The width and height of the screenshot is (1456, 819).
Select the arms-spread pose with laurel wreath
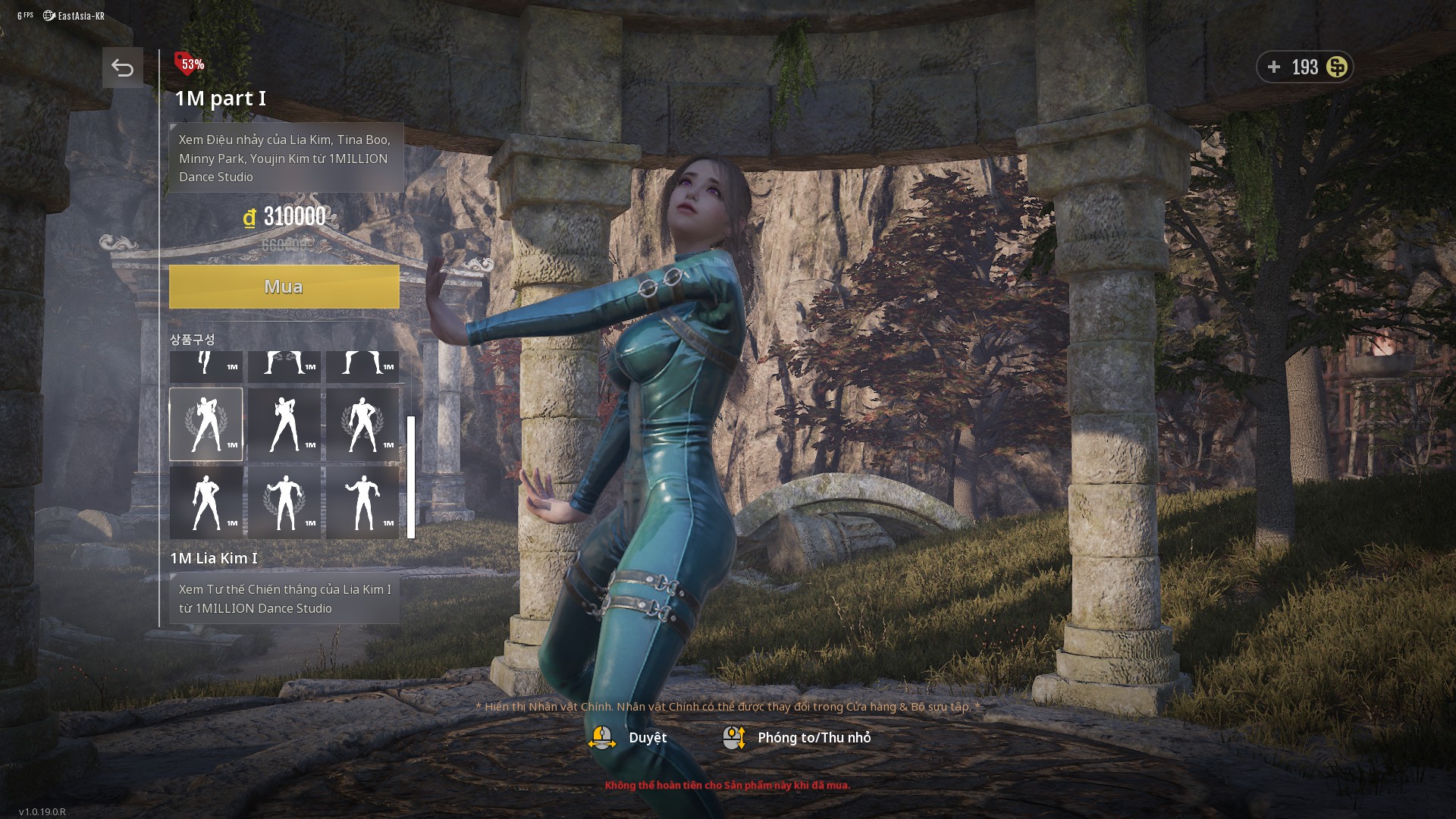point(284,503)
